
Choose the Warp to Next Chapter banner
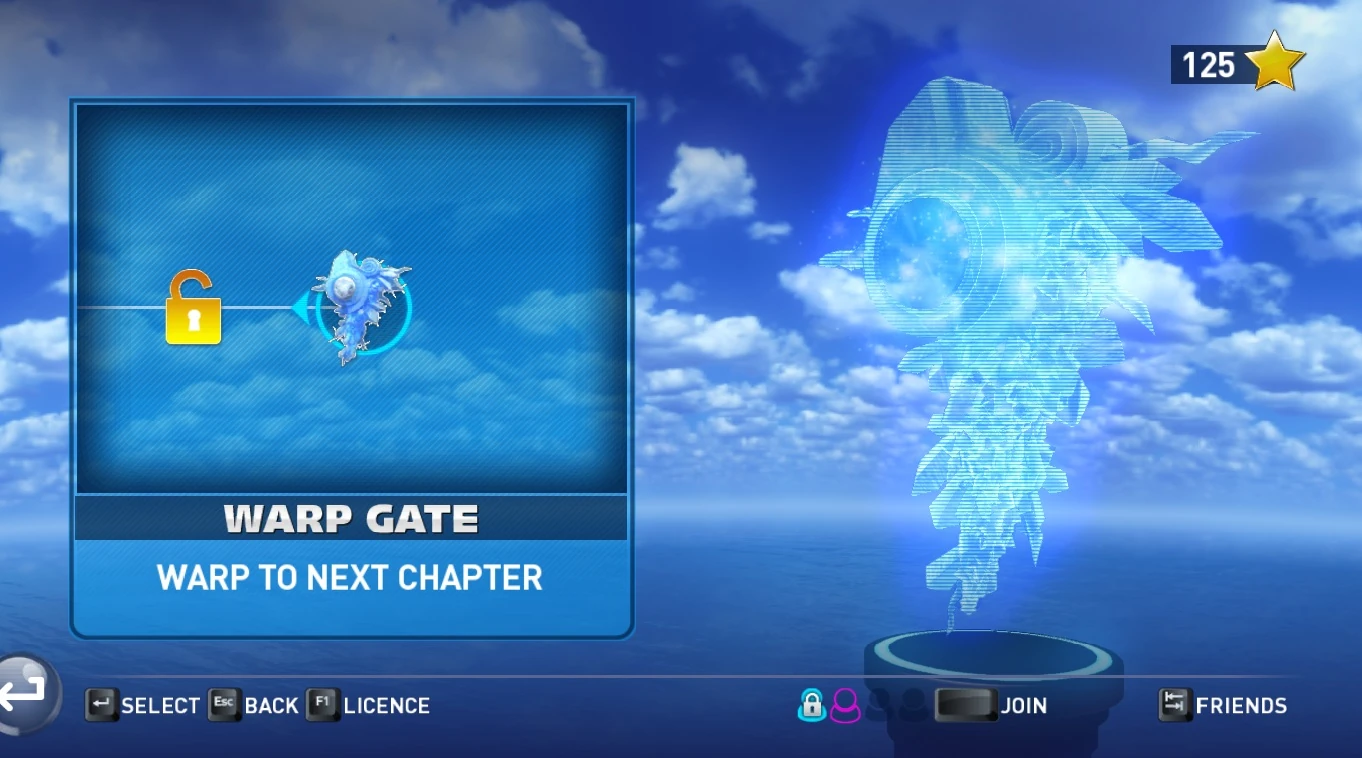[350, 578]
